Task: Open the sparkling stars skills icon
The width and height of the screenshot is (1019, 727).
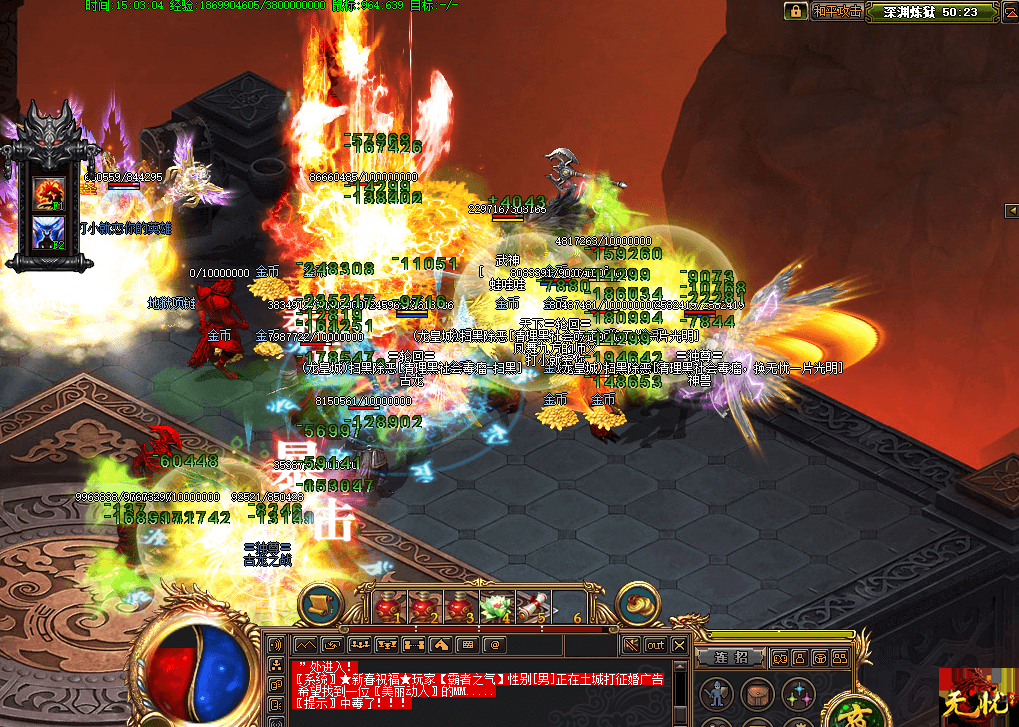Action: click(x=797, y=693)
